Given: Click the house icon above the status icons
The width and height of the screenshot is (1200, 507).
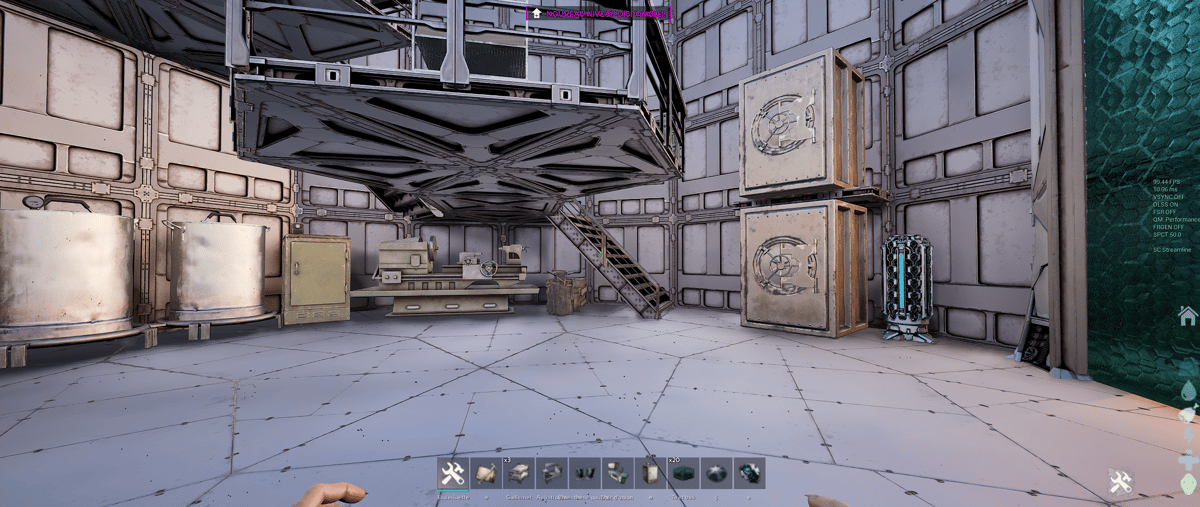Looking at the screenshot, I should coord(1187,316).
